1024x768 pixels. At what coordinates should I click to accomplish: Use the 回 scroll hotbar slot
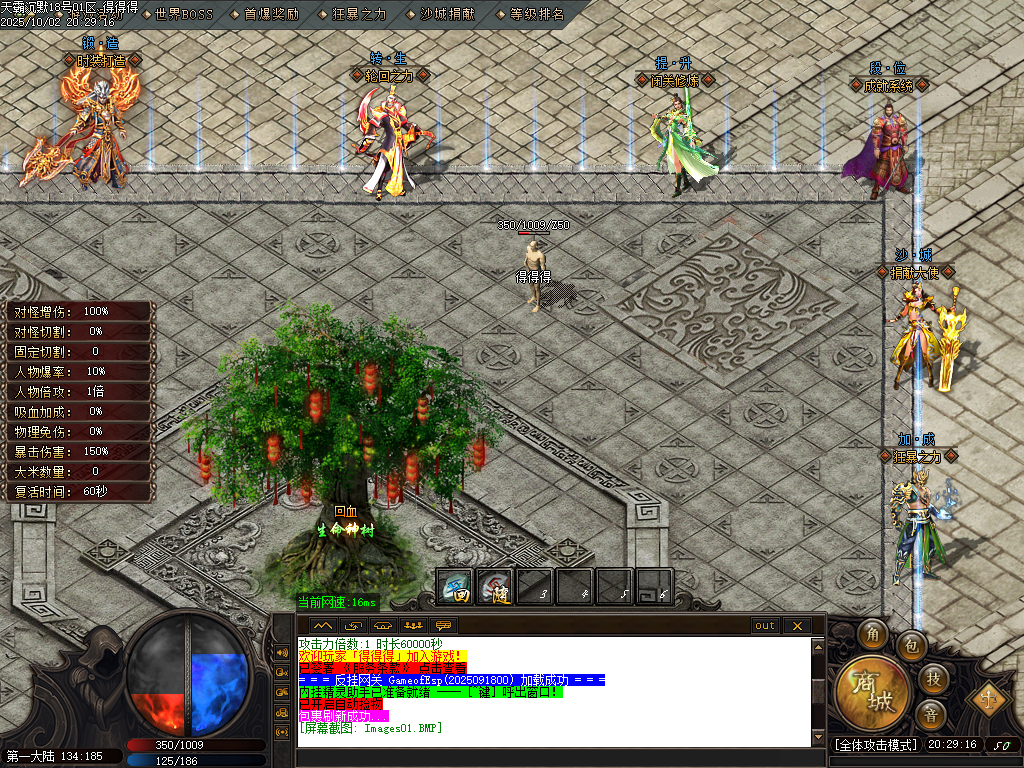(456, 587)
